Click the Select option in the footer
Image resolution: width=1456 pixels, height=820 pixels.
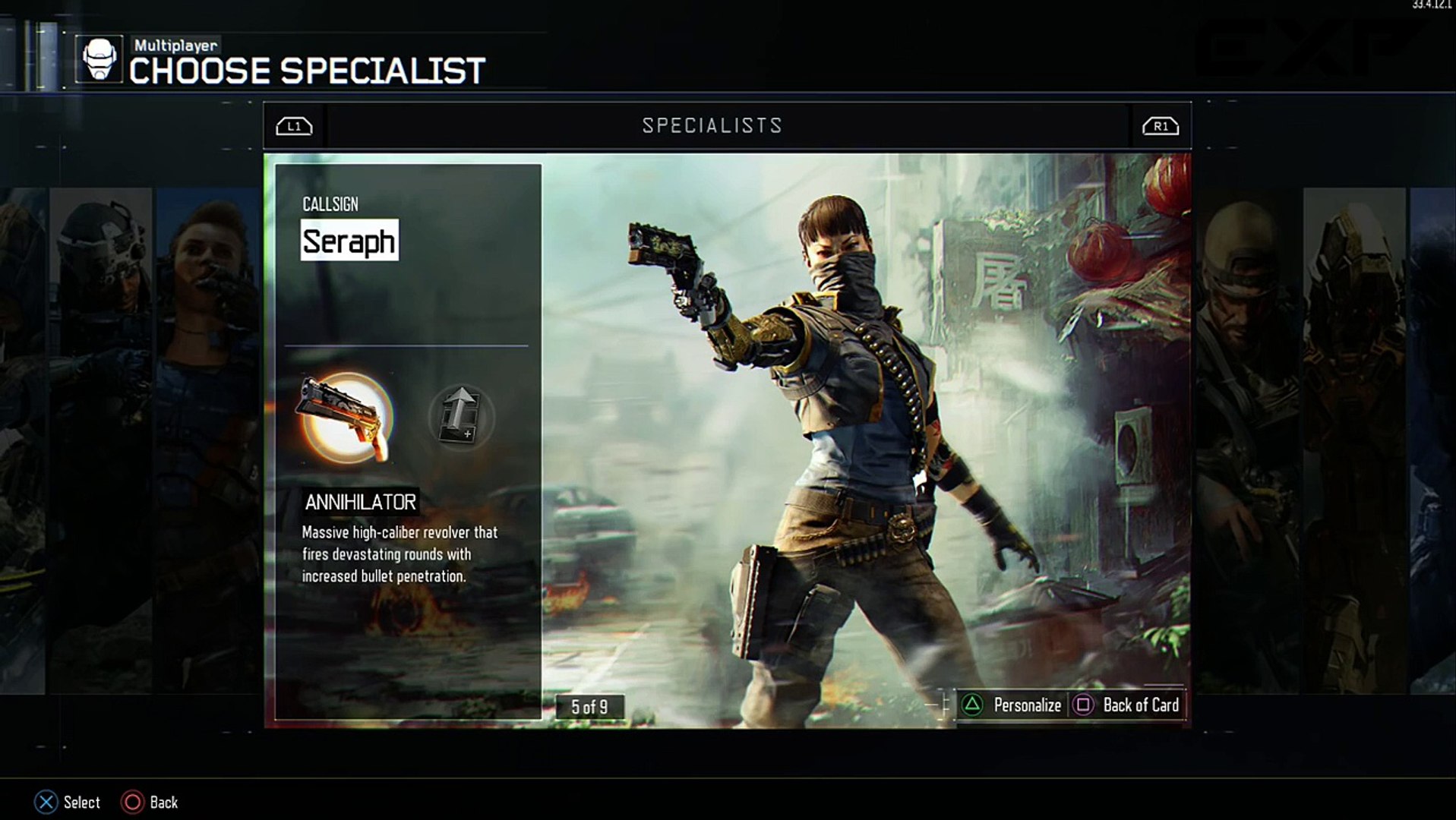tap(68, 803)
